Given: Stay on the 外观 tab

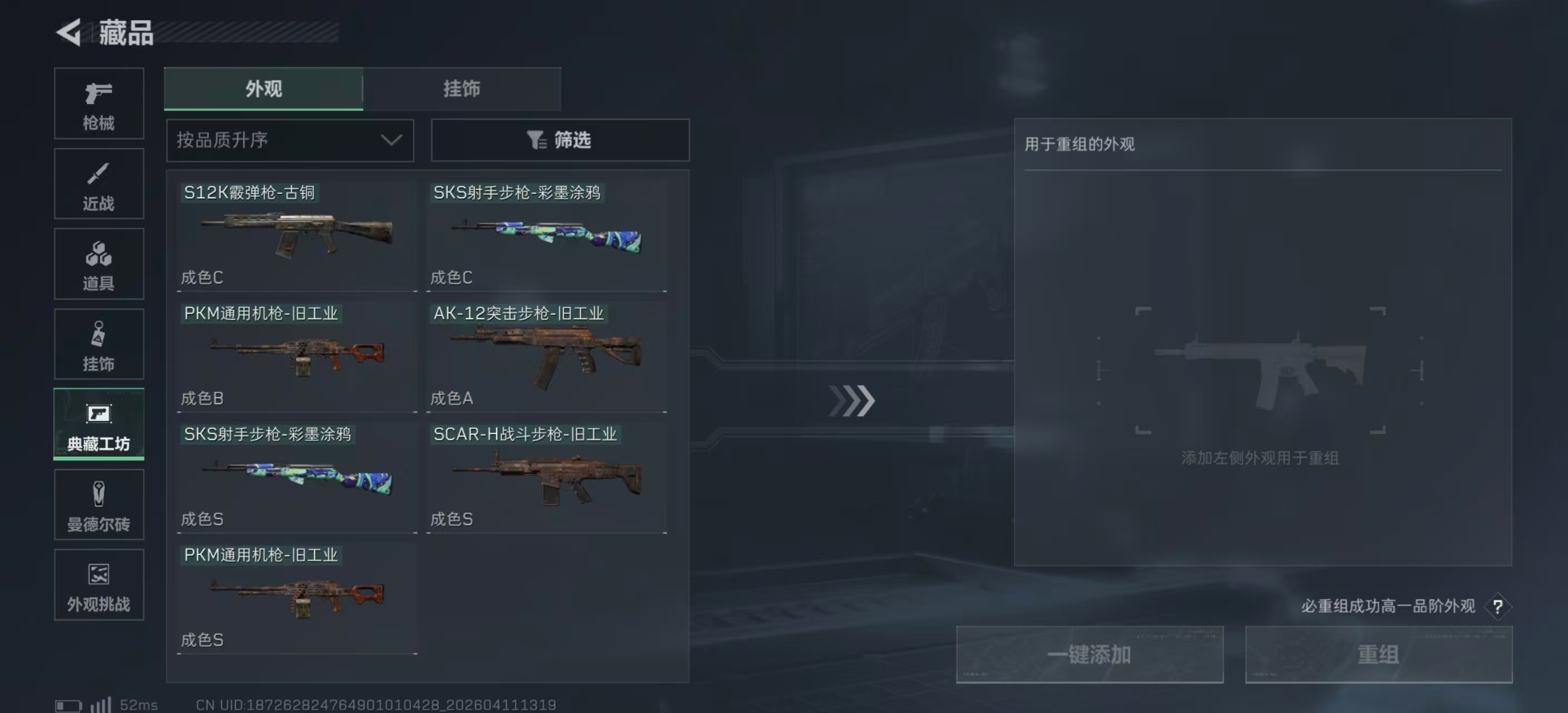Looking at the screenshot, I should click(x=262, y=89).
